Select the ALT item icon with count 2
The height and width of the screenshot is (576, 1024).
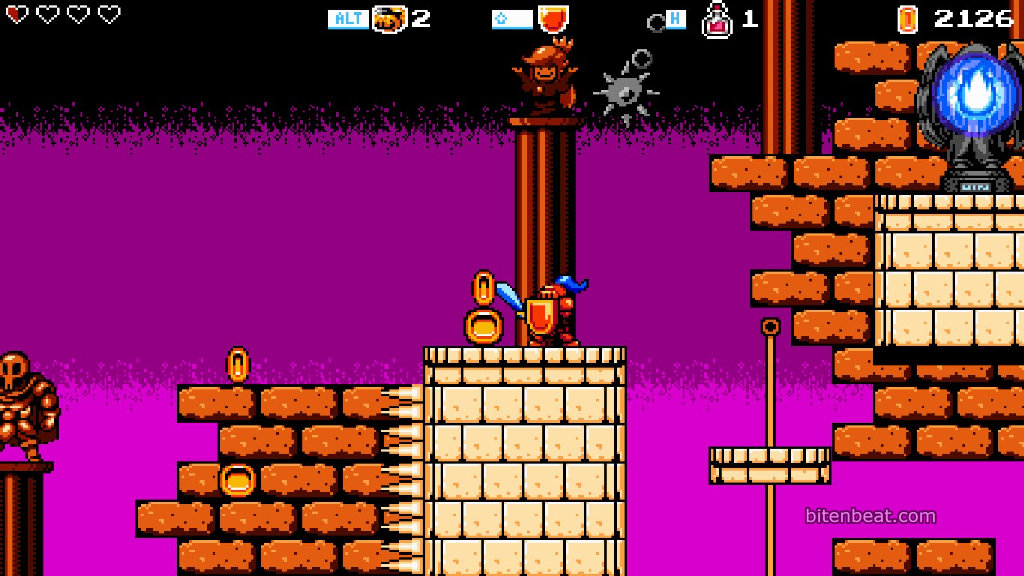[x=389, y=18]
